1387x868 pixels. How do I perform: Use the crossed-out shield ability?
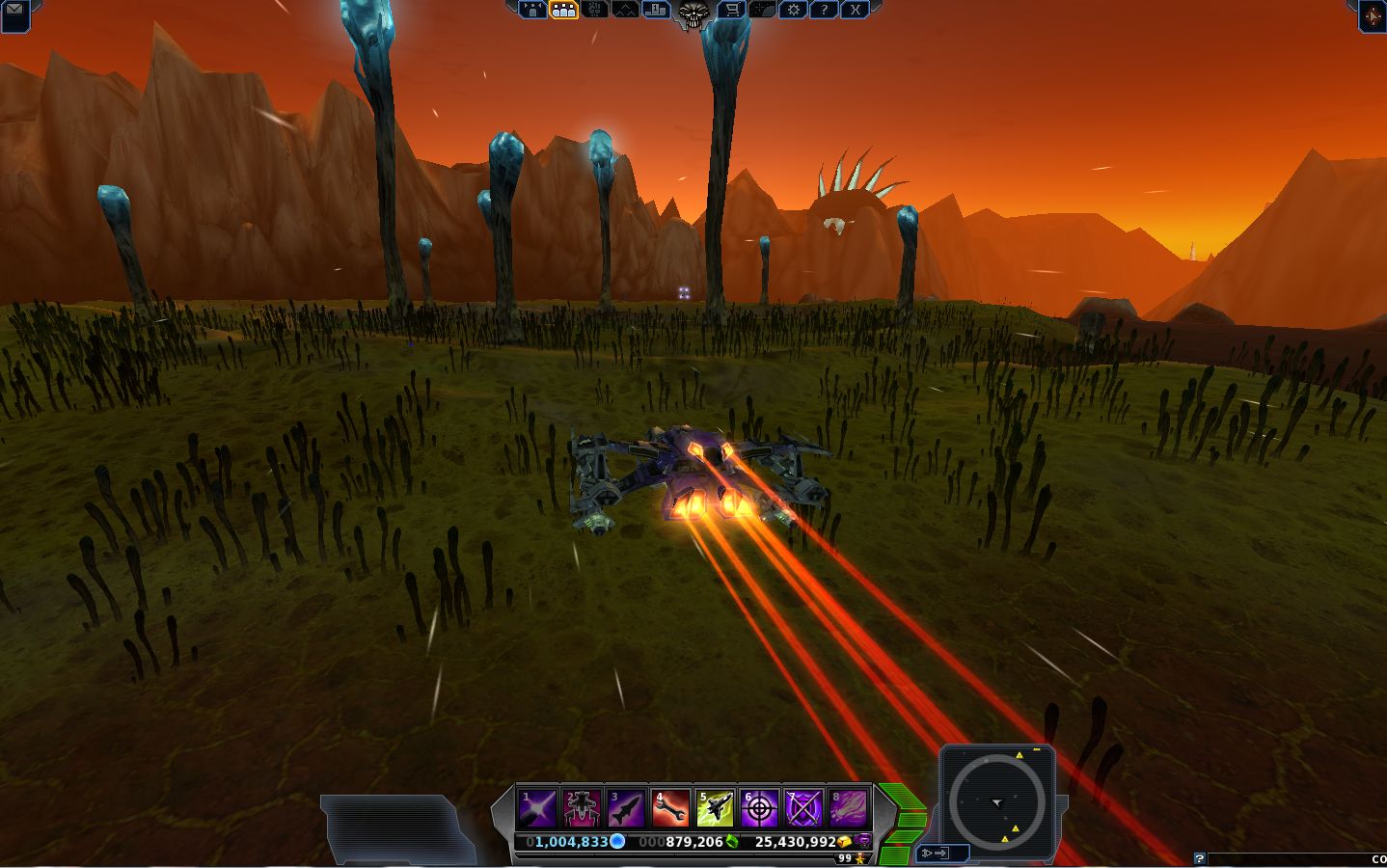pyautogui.click(x=803, y=808)
